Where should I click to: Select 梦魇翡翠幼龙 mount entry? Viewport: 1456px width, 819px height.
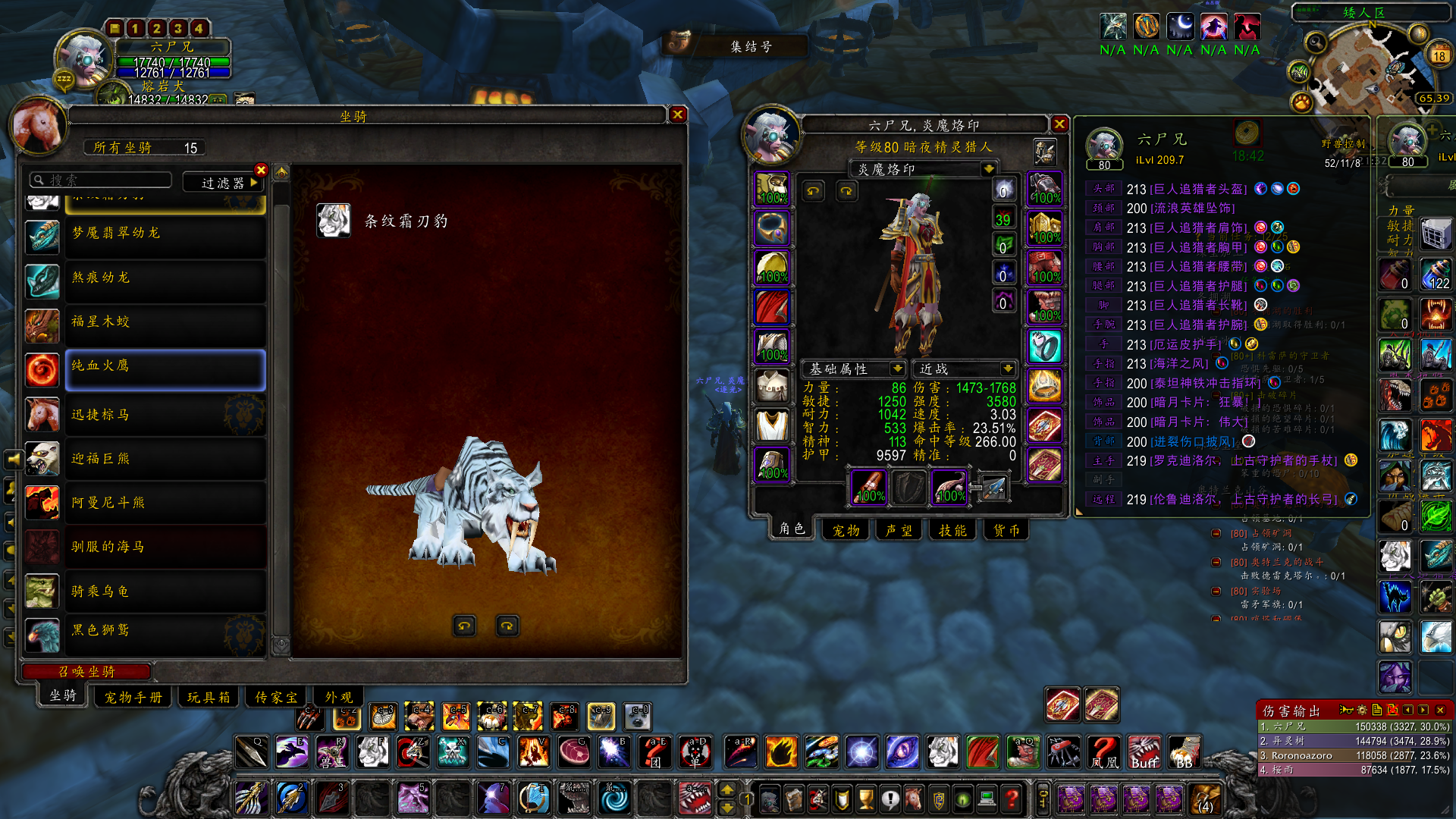point(165,234)
